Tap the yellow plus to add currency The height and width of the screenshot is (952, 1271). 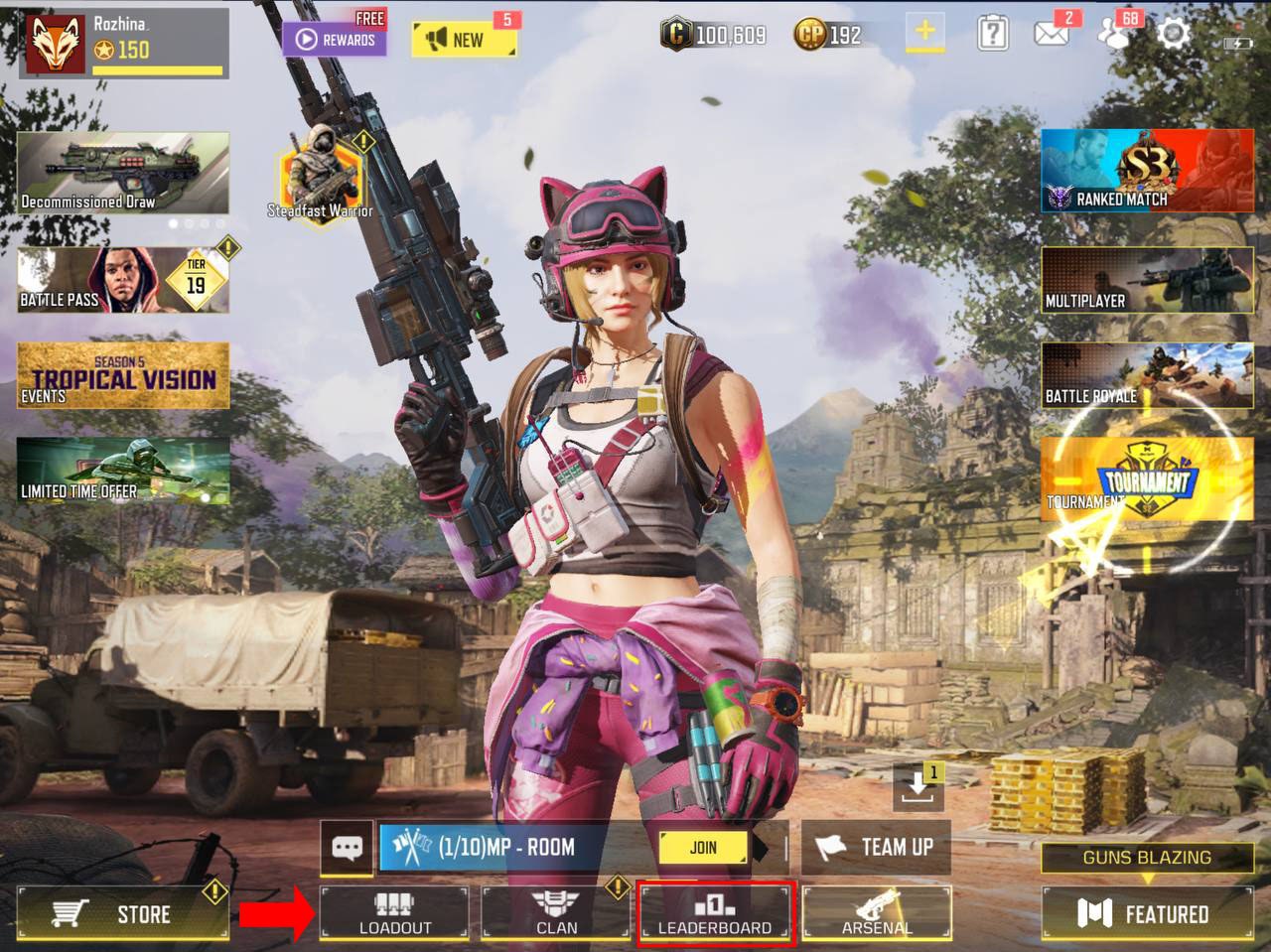[924, 33]
